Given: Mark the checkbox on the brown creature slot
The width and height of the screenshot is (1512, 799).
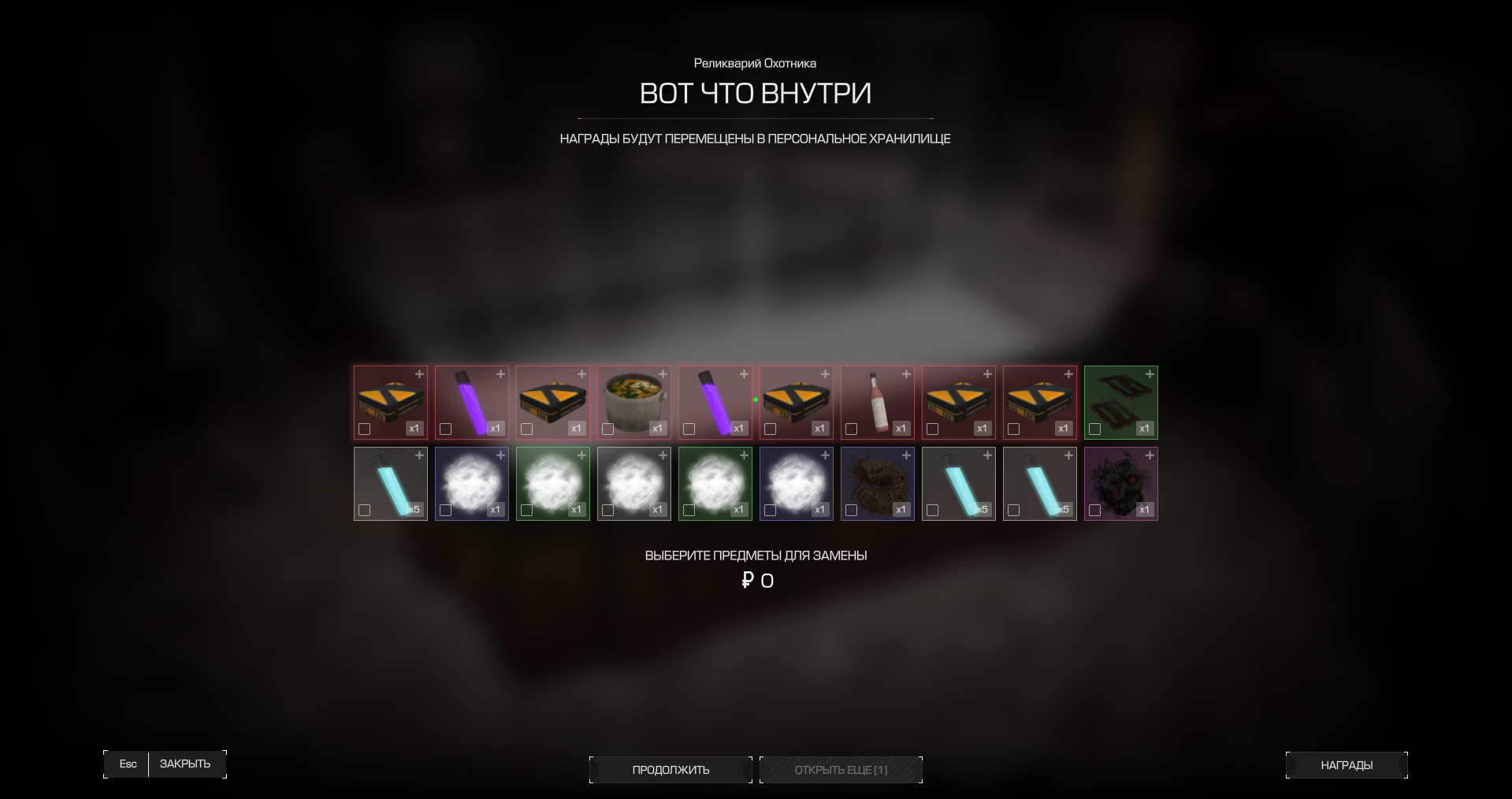Looking at the screenshot, I should point(852,511).
